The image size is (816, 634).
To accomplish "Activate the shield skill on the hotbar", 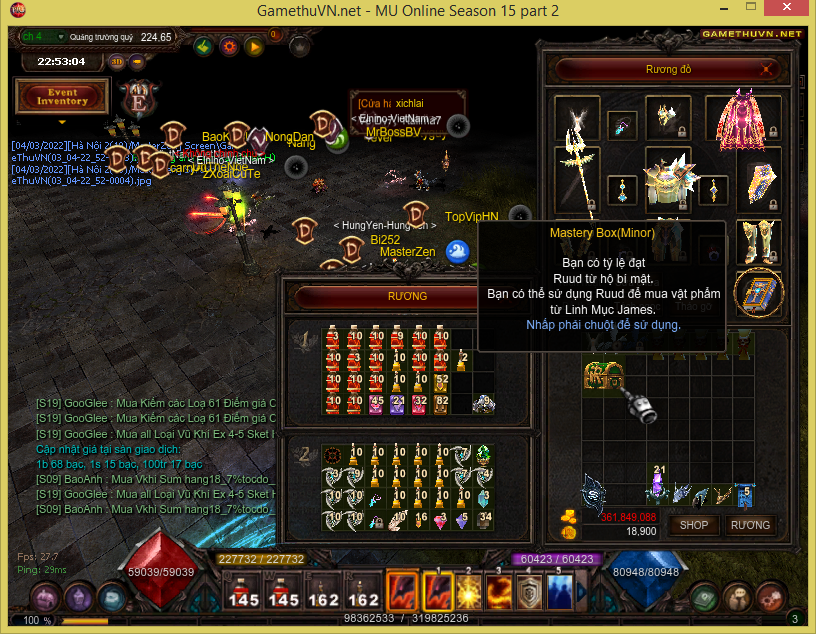I will tap(530, 591).
